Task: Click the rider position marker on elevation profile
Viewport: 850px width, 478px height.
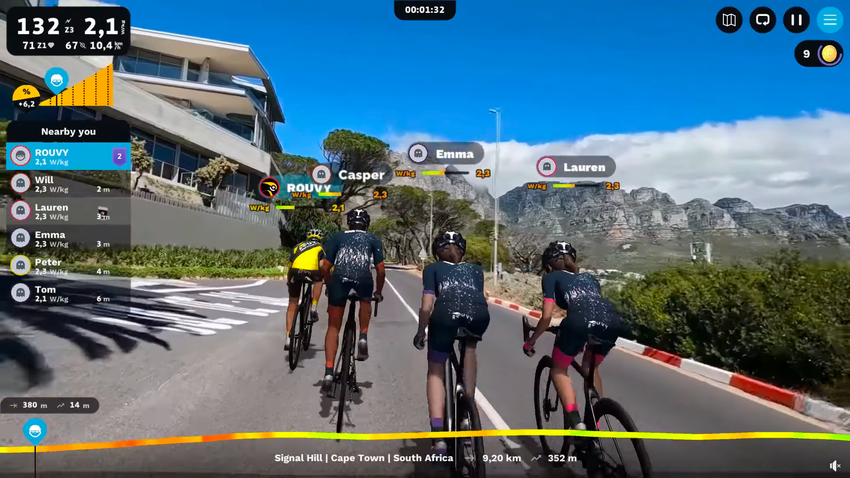Action: pos(35,431)
